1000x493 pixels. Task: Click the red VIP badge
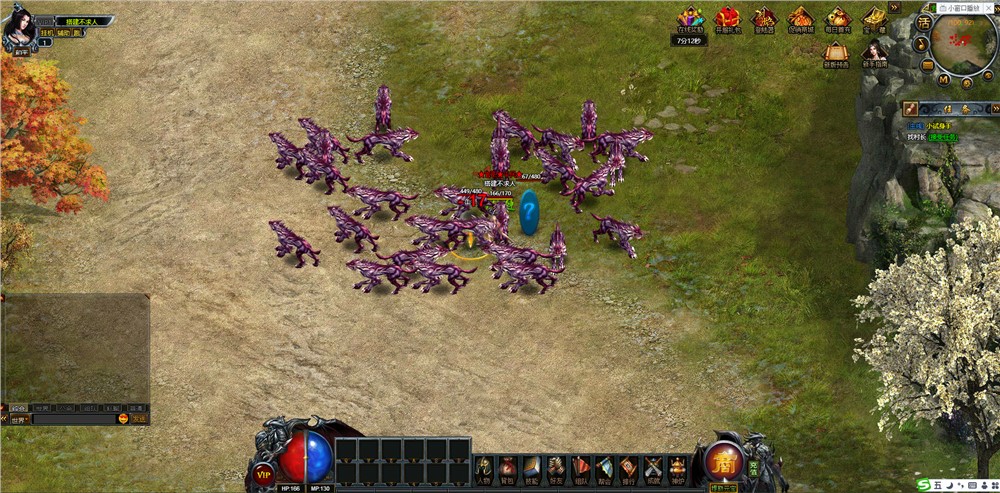264,473
